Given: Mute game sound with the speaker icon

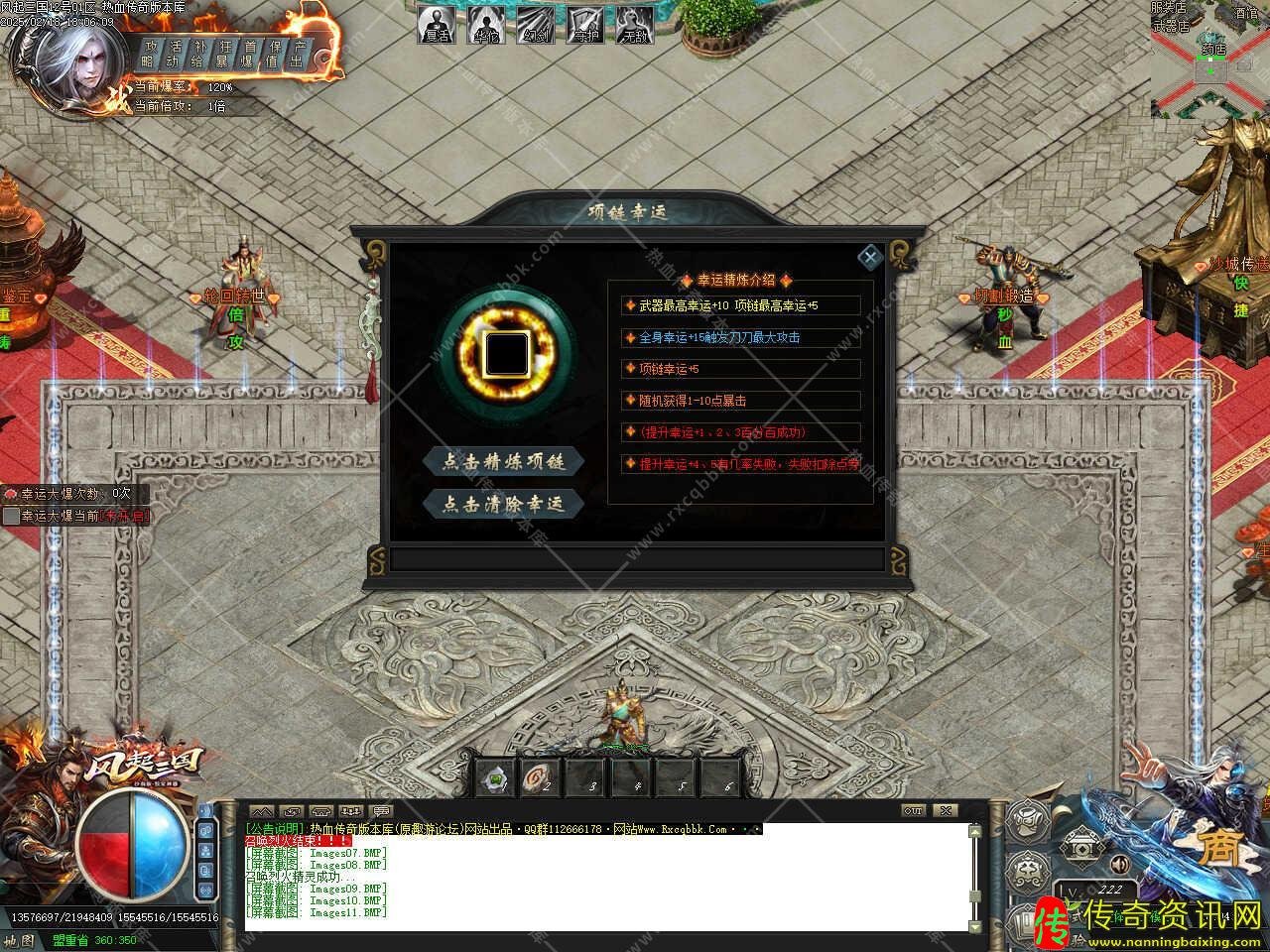Looking at the screenshot, I should [x=1119, y=864].
